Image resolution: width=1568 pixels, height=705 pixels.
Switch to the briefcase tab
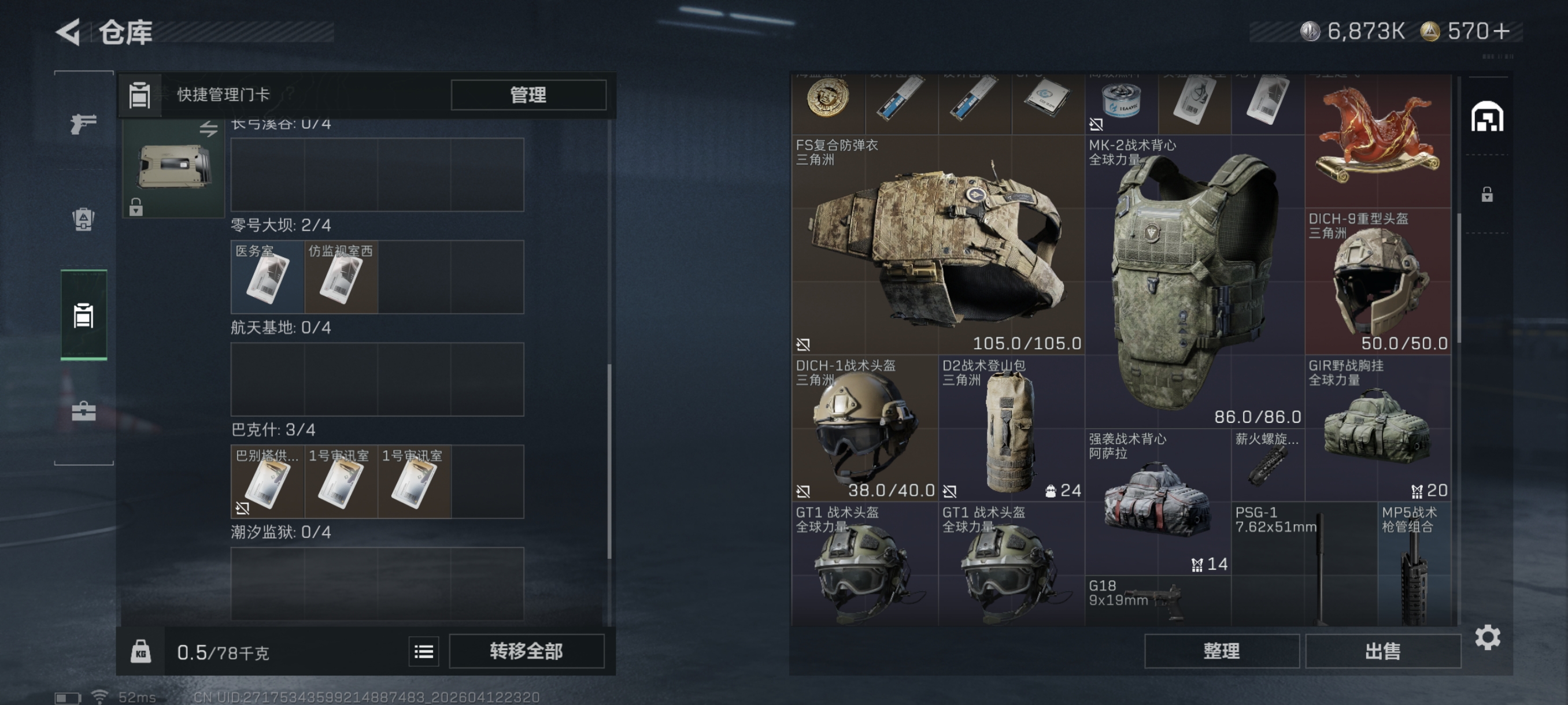[83, 411]
